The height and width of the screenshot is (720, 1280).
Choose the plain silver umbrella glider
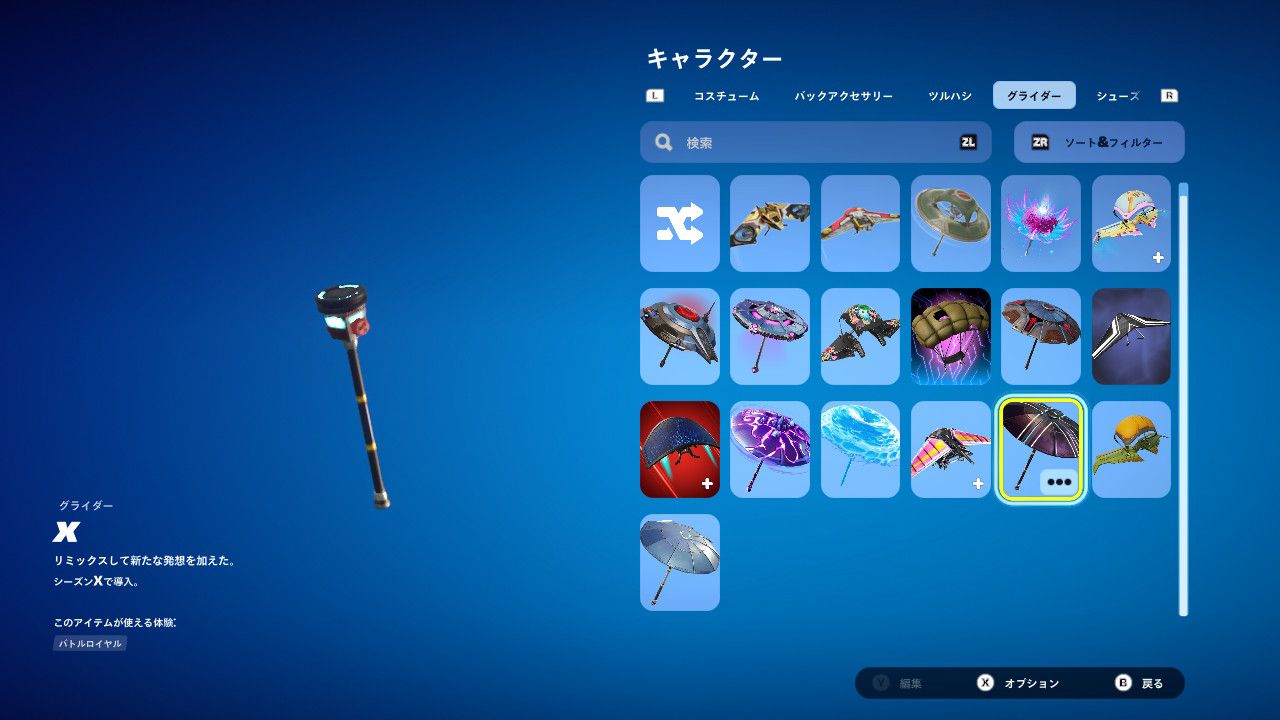(x=680, y=562)
